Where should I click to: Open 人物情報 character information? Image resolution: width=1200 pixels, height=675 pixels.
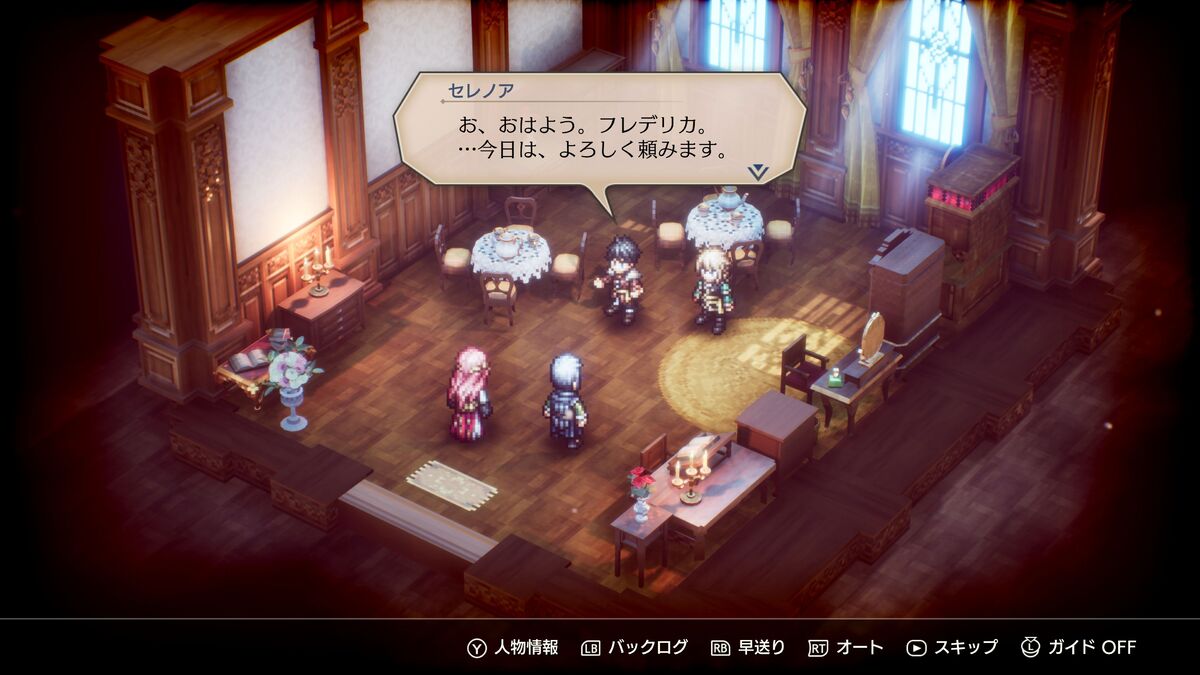pyautogui.click(x=513, y=647)
